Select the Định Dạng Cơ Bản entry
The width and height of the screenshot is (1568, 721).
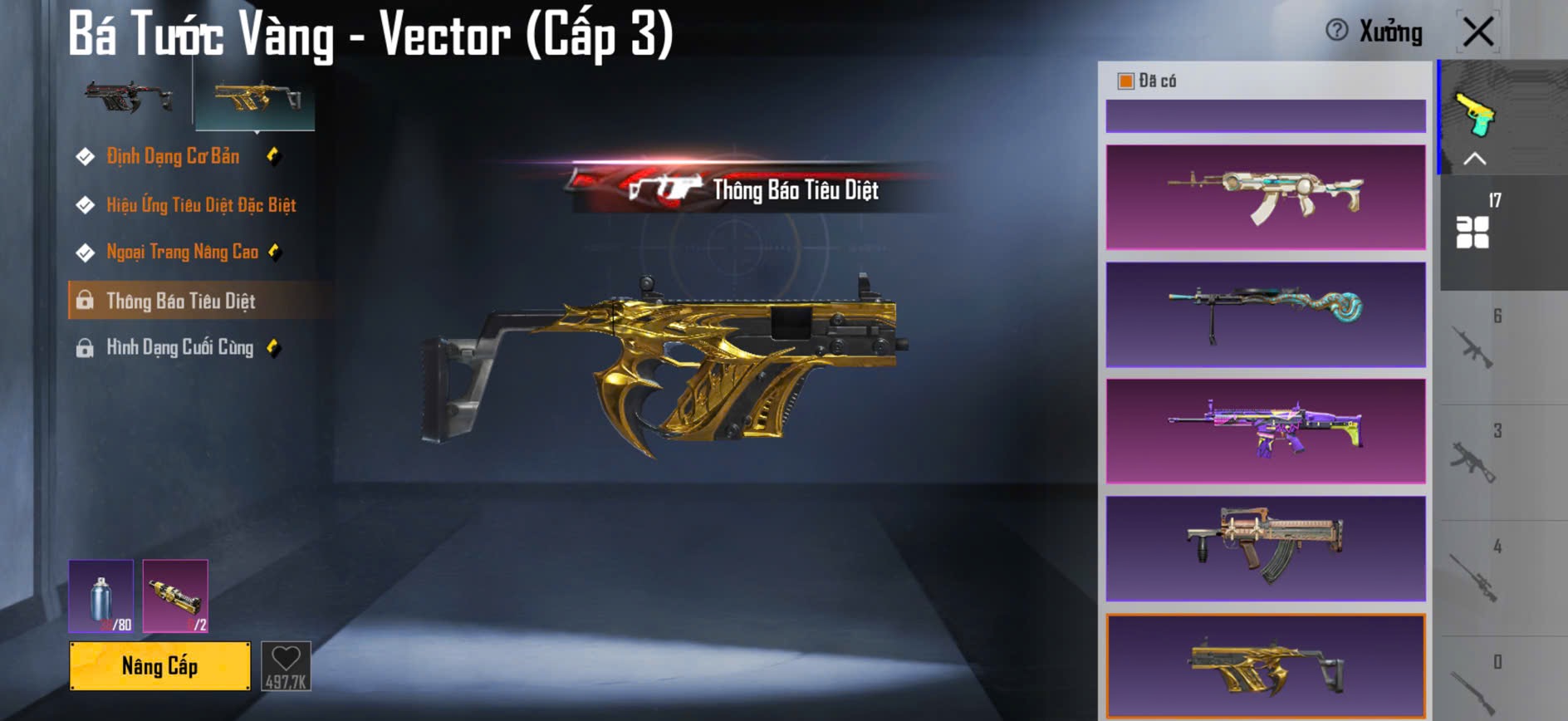[x=173, y=156]
